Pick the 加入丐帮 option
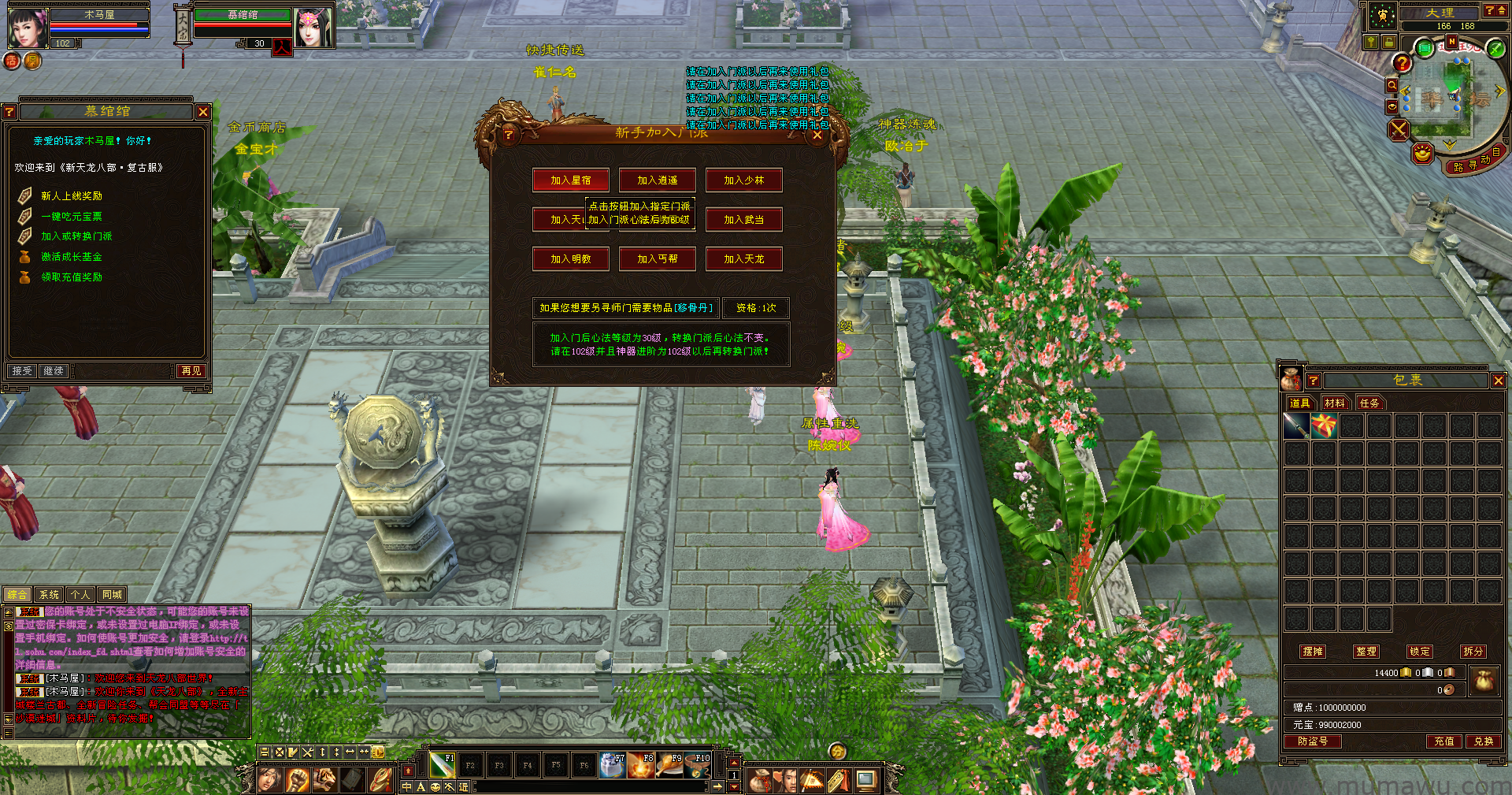 (657, 259)
